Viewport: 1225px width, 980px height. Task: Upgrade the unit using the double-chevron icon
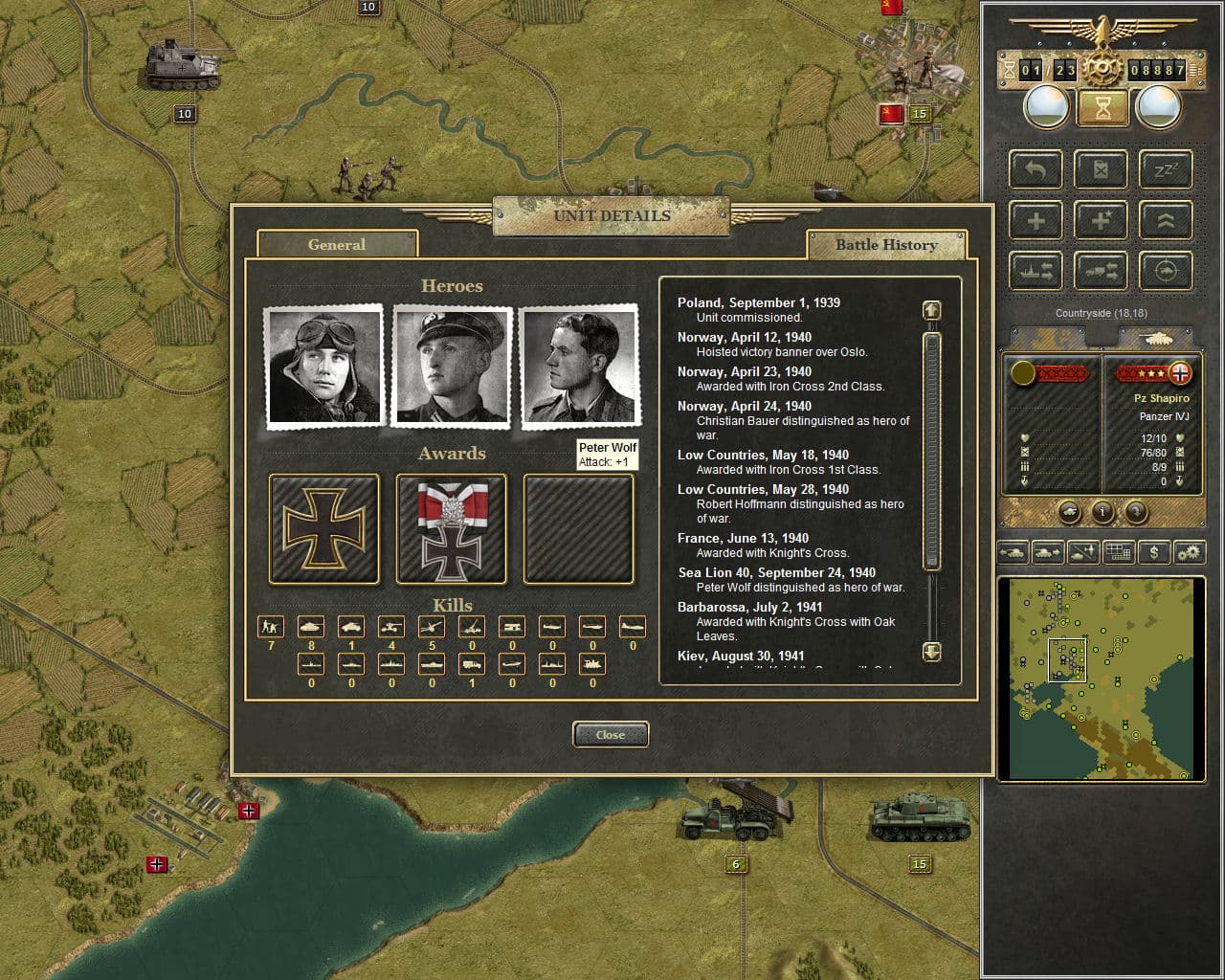click(x=1165, y=220)
